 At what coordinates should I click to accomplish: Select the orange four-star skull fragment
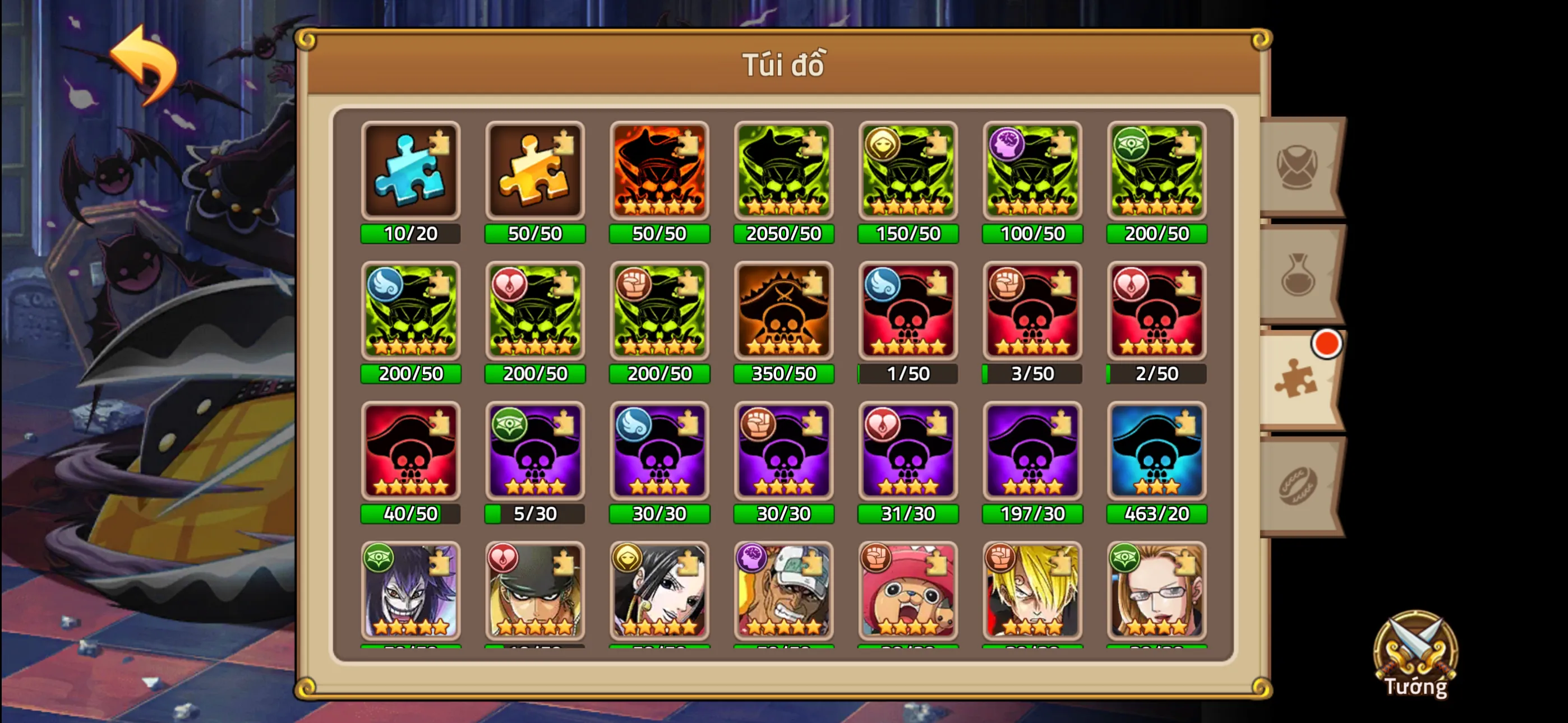[x=659, y=172]
